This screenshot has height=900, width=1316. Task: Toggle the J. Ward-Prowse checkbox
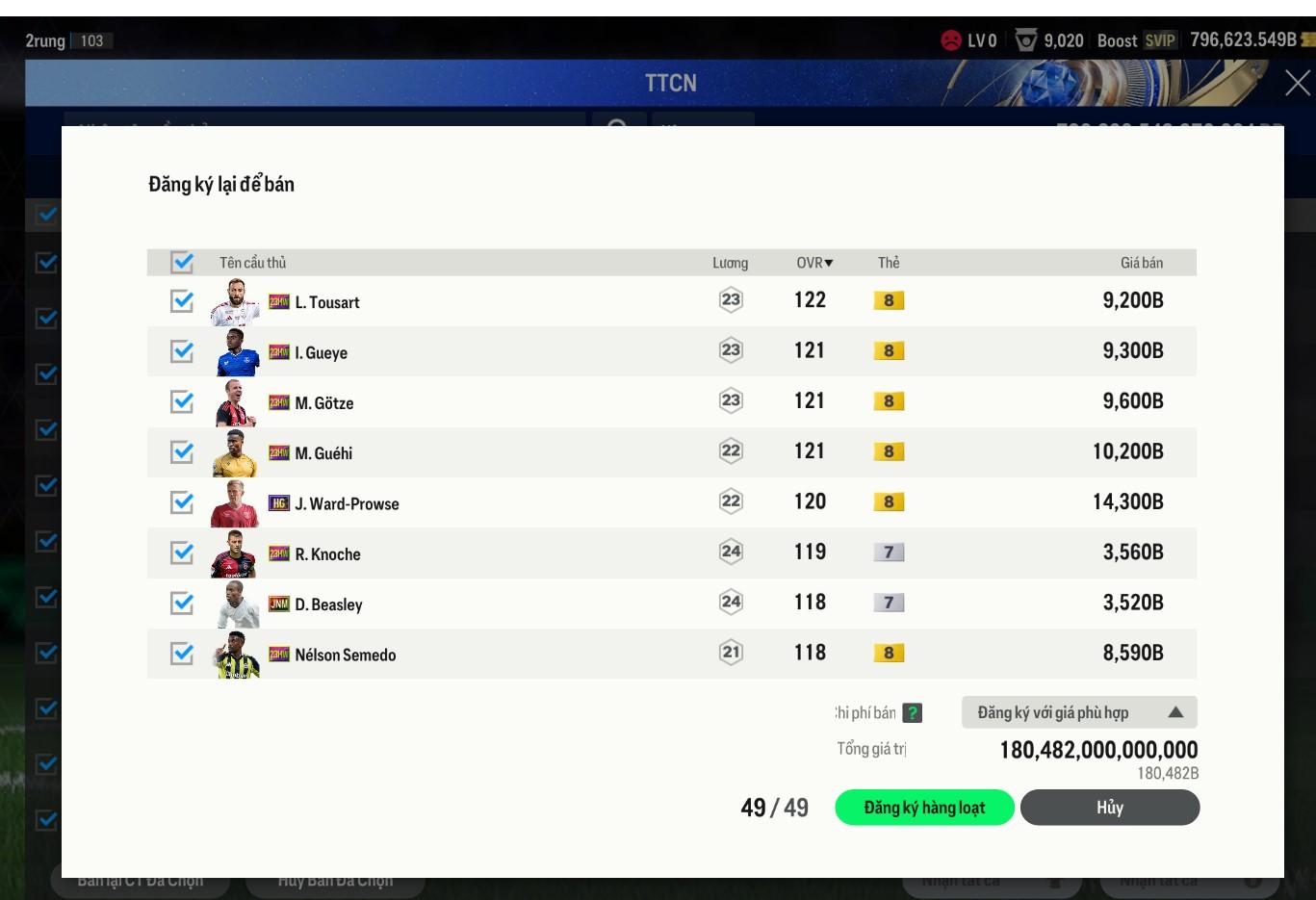tap(182, 502)
